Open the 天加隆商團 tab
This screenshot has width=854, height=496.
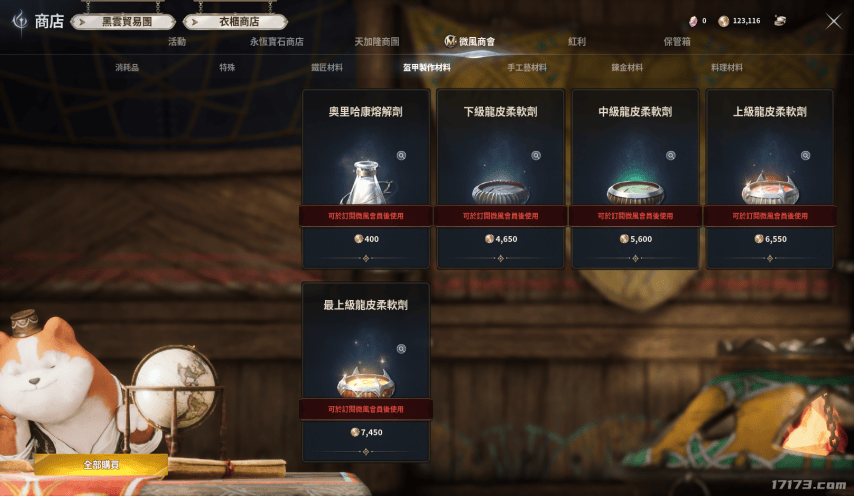click(x=377, y=42)
